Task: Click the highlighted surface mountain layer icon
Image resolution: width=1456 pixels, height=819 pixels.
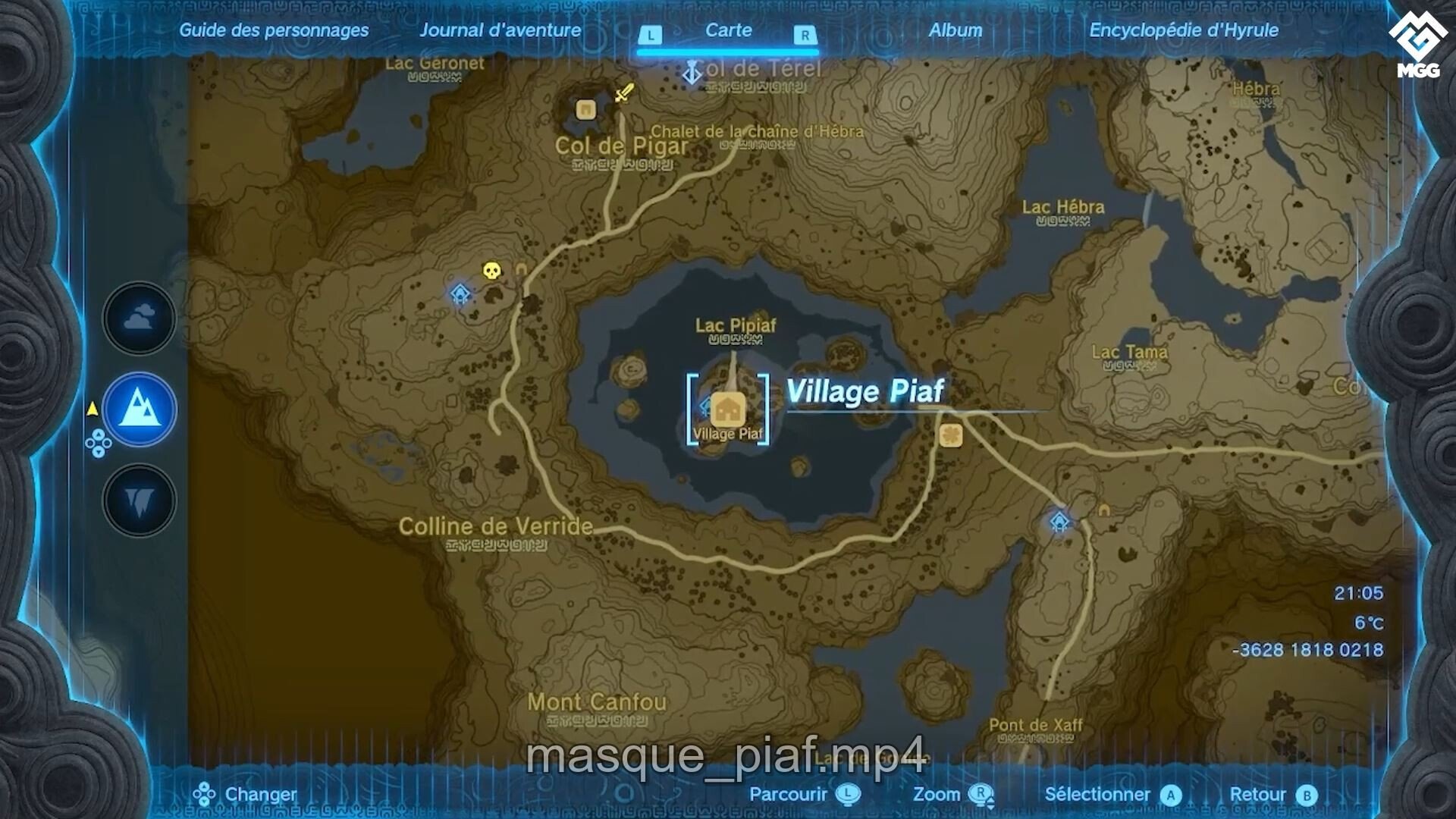Action: tap(138, 409)
